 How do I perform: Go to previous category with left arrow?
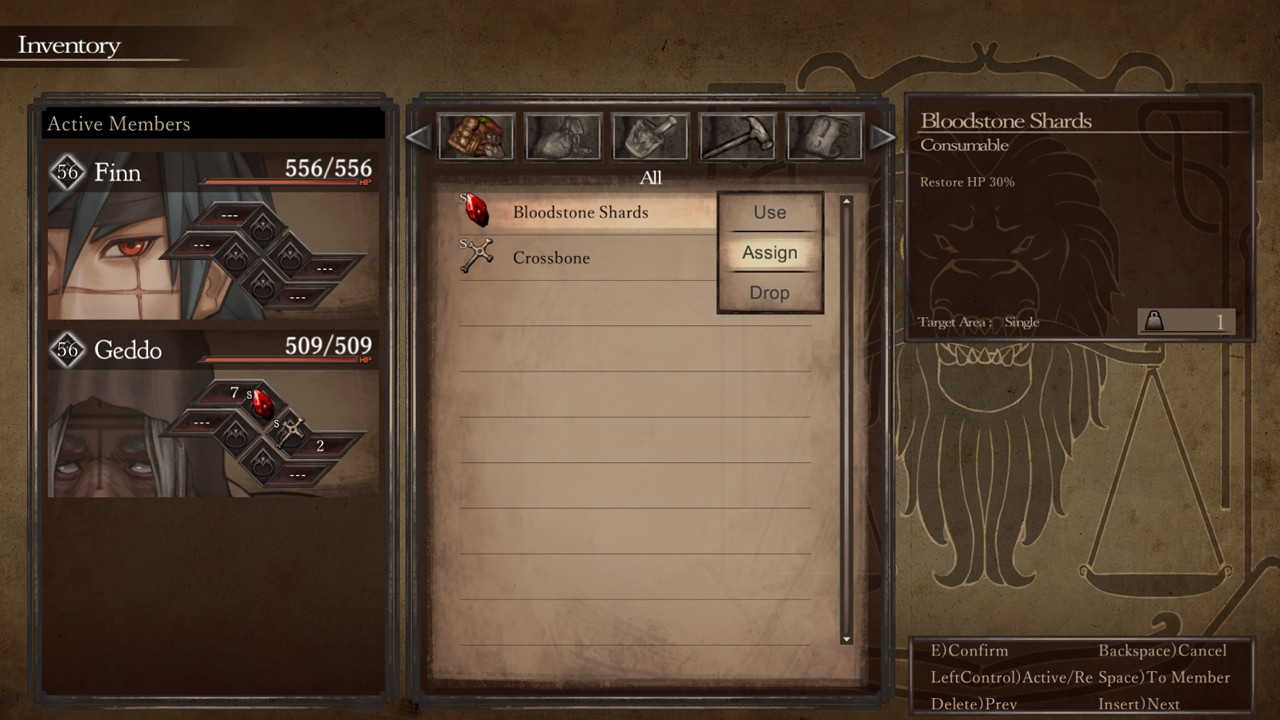418,137
